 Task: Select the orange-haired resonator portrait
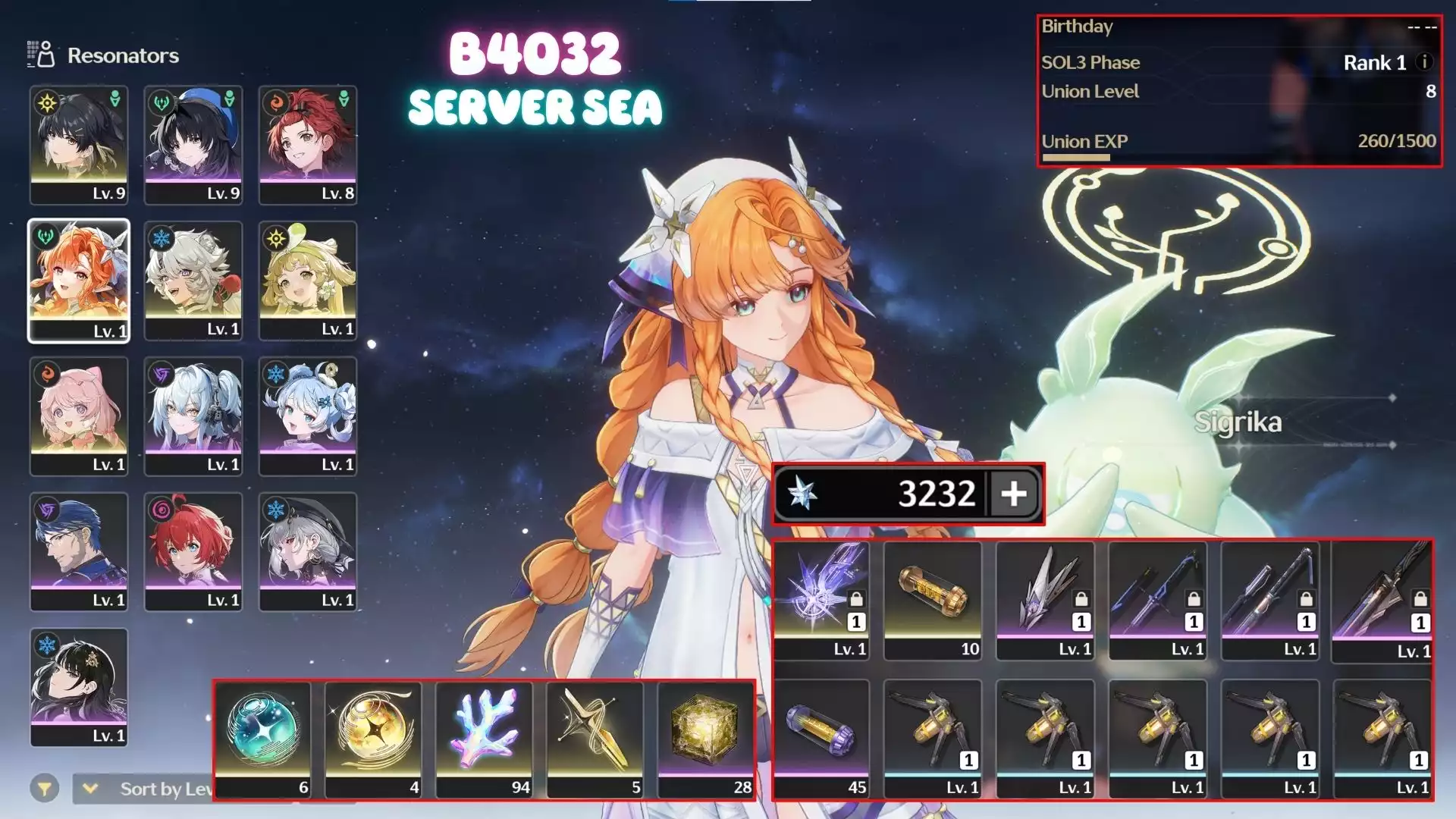click(79, 280)
